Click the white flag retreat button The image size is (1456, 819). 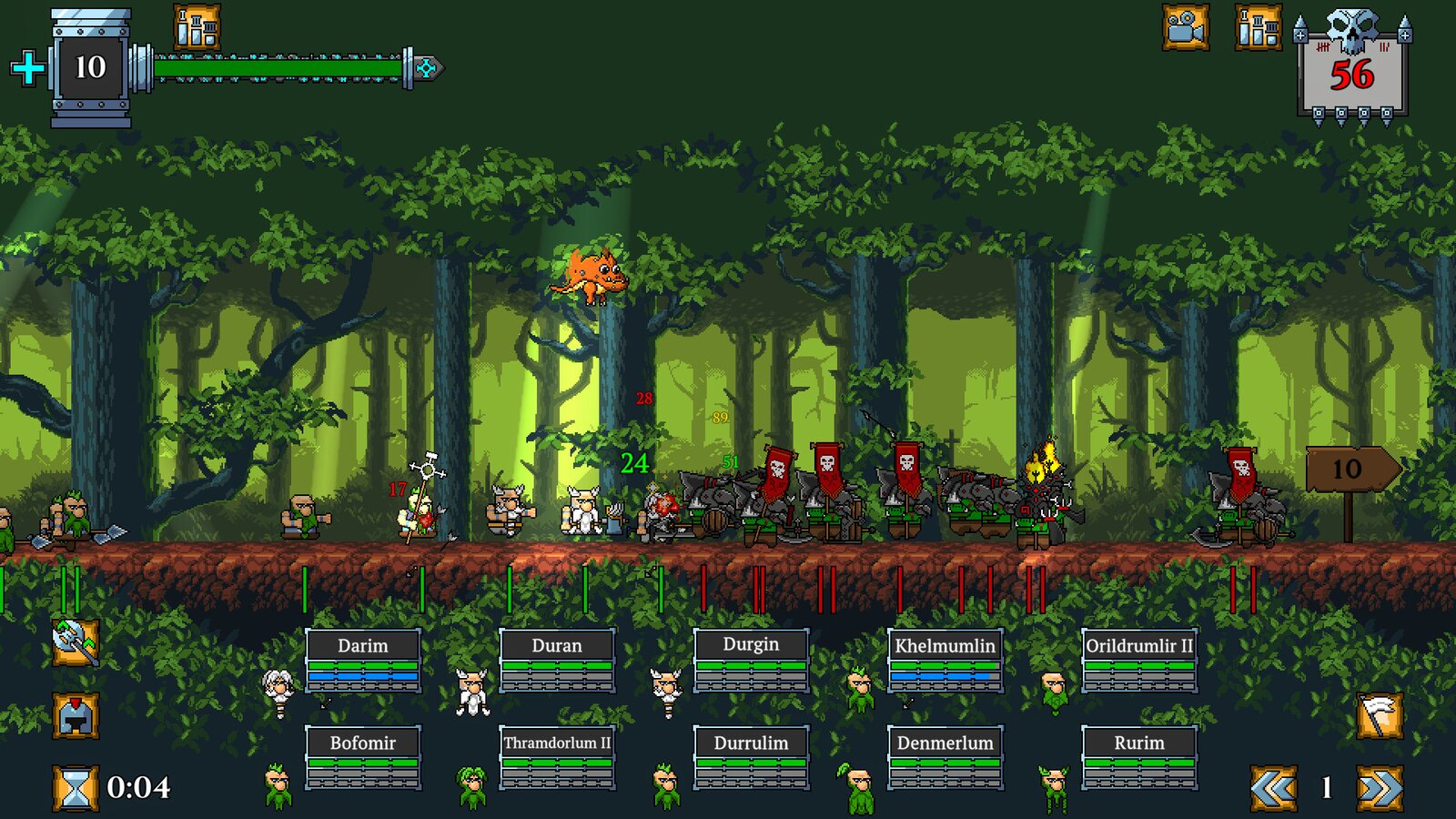[x=1380, y=715]
